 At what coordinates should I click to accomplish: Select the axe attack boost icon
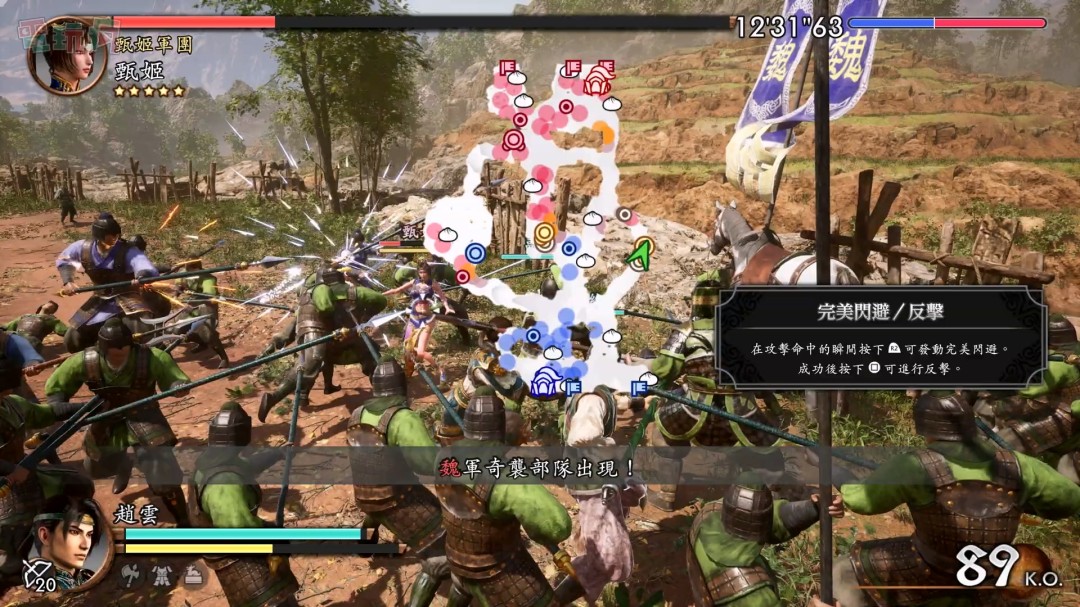tap(131, 574)
